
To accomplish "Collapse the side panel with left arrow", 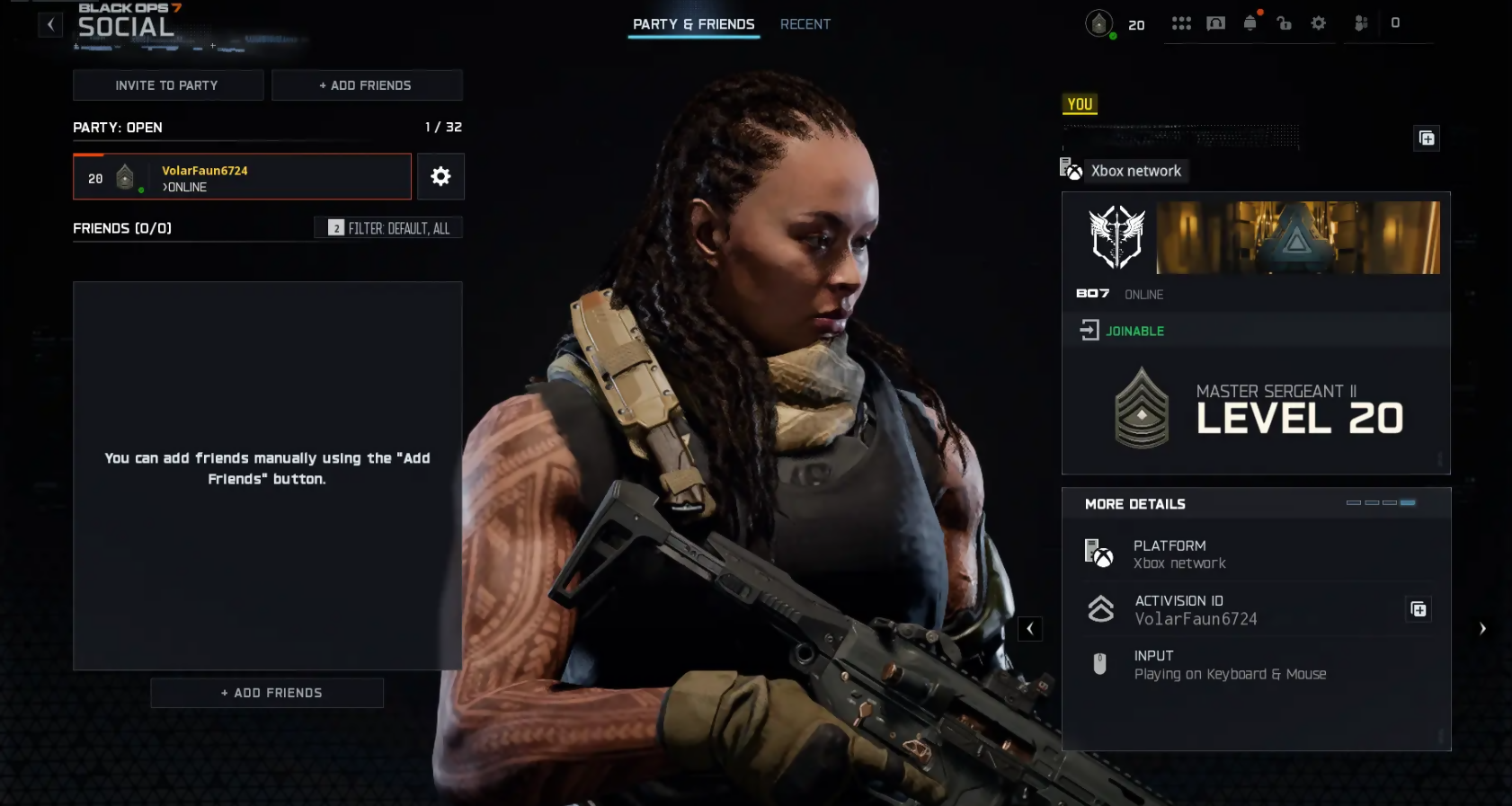I will (1030, 629).
